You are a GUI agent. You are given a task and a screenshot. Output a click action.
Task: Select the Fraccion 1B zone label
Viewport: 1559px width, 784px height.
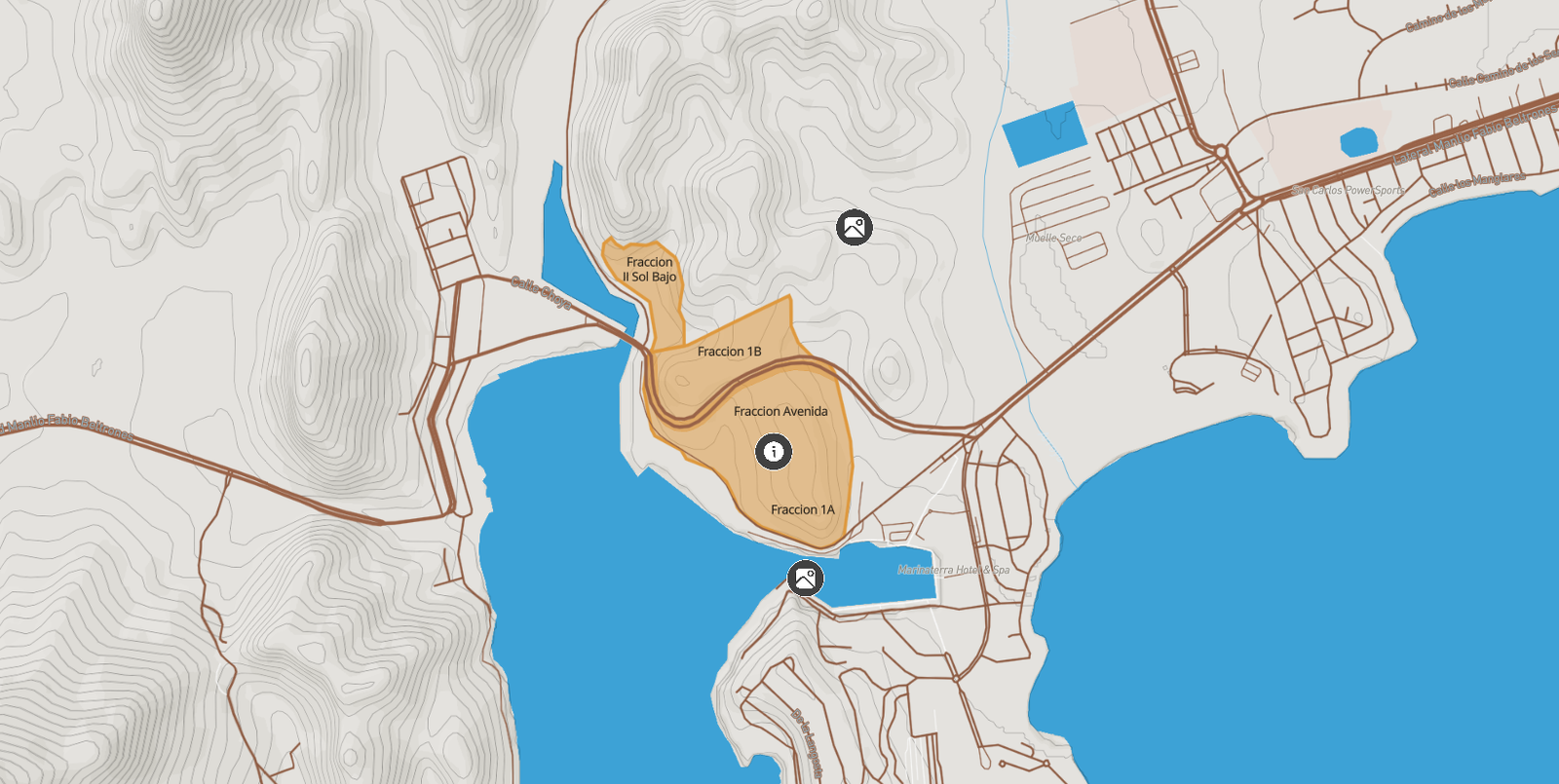[729, 352]
